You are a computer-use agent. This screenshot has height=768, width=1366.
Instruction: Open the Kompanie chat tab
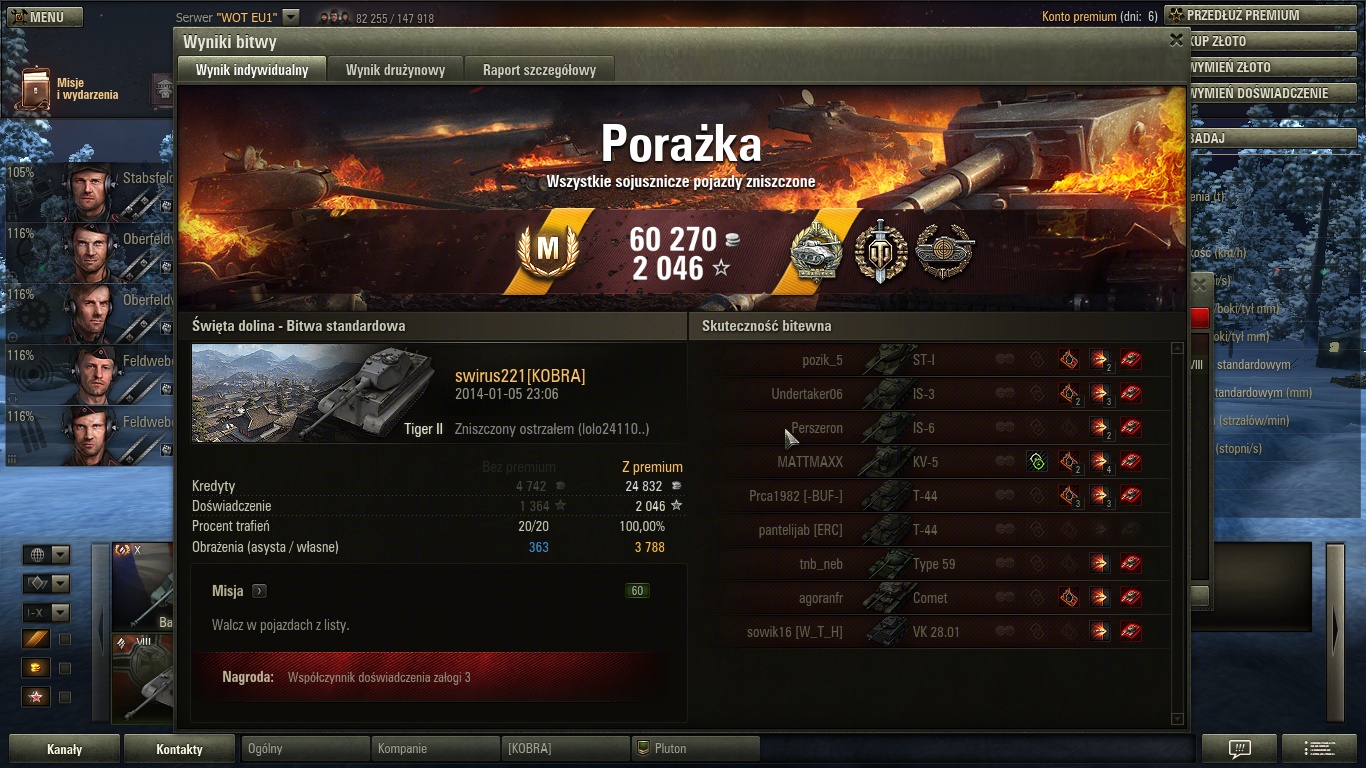(x=435, y=748)
